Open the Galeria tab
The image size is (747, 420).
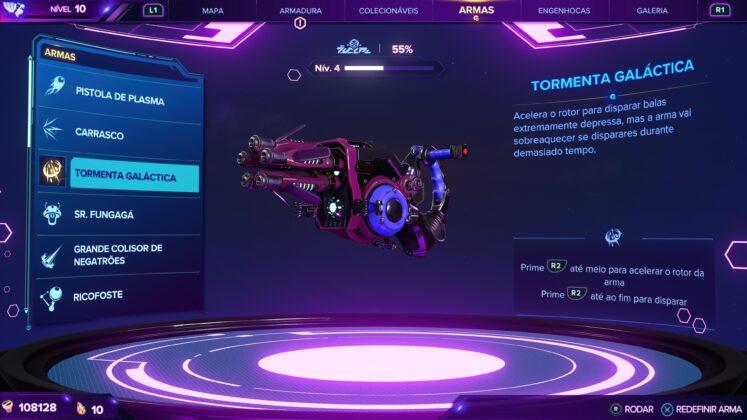coord(652,10)
